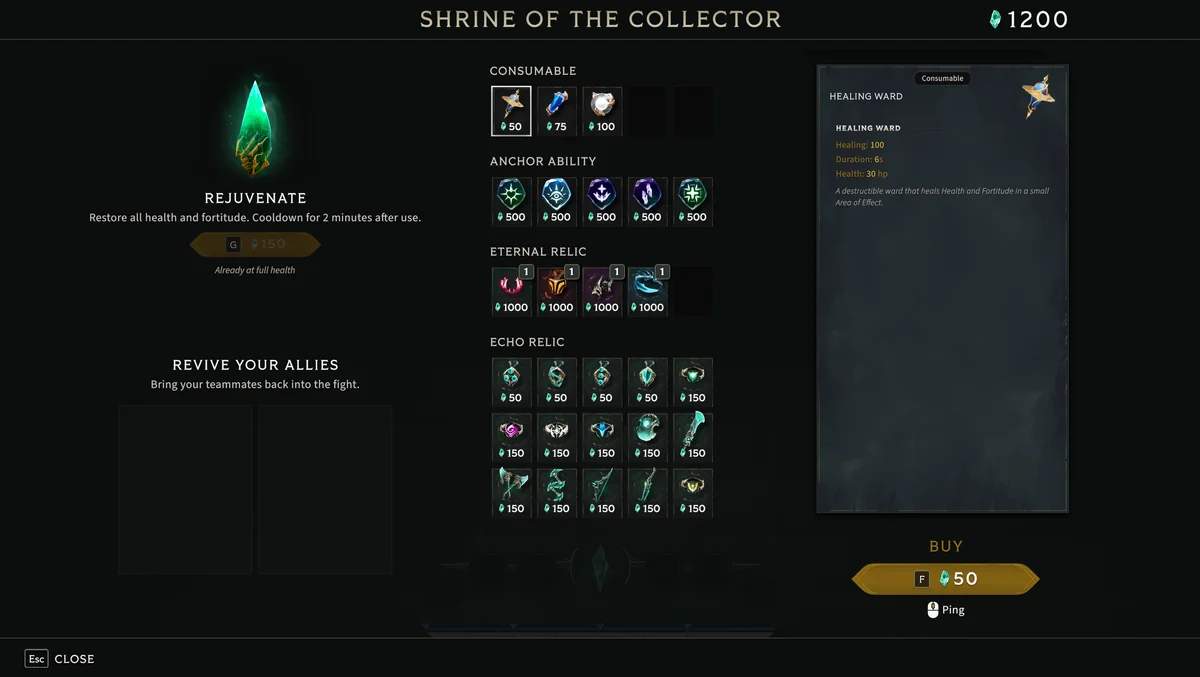Close the Shrine of the Collector
1200x677 pixels.
pos(60,659)
